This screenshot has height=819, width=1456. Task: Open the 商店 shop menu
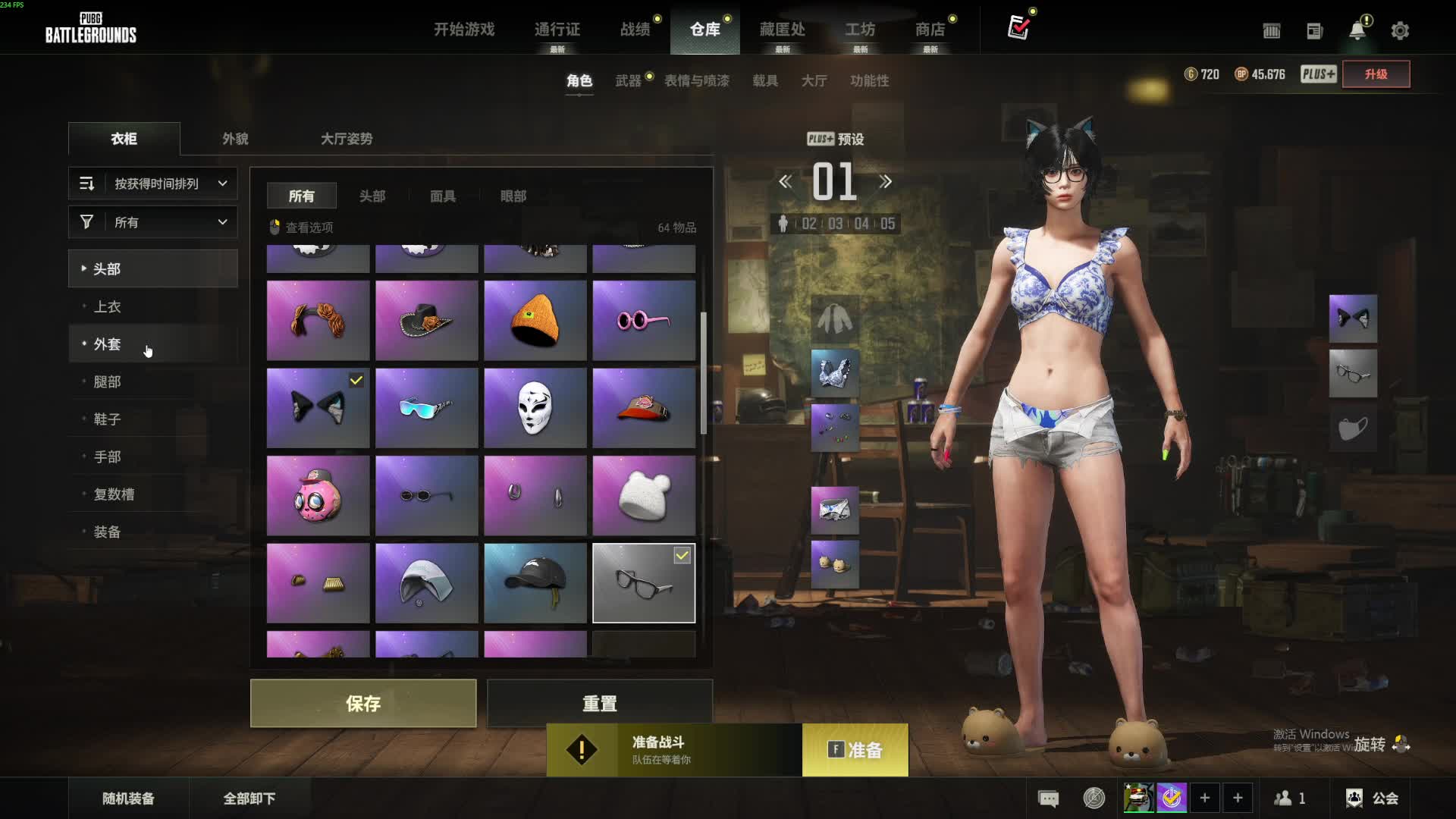[930, 30]
